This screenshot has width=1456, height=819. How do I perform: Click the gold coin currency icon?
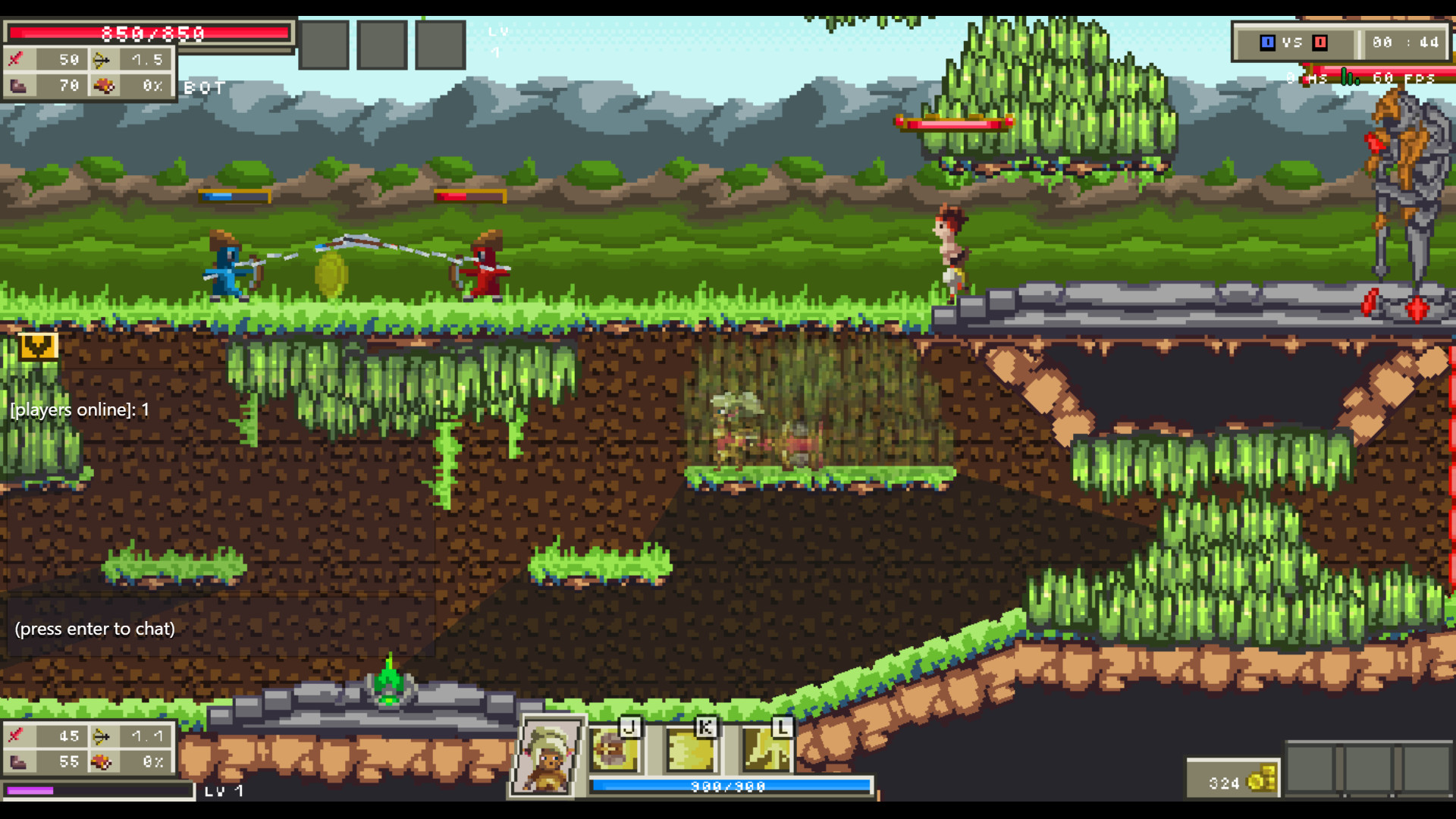(1260, 777)
